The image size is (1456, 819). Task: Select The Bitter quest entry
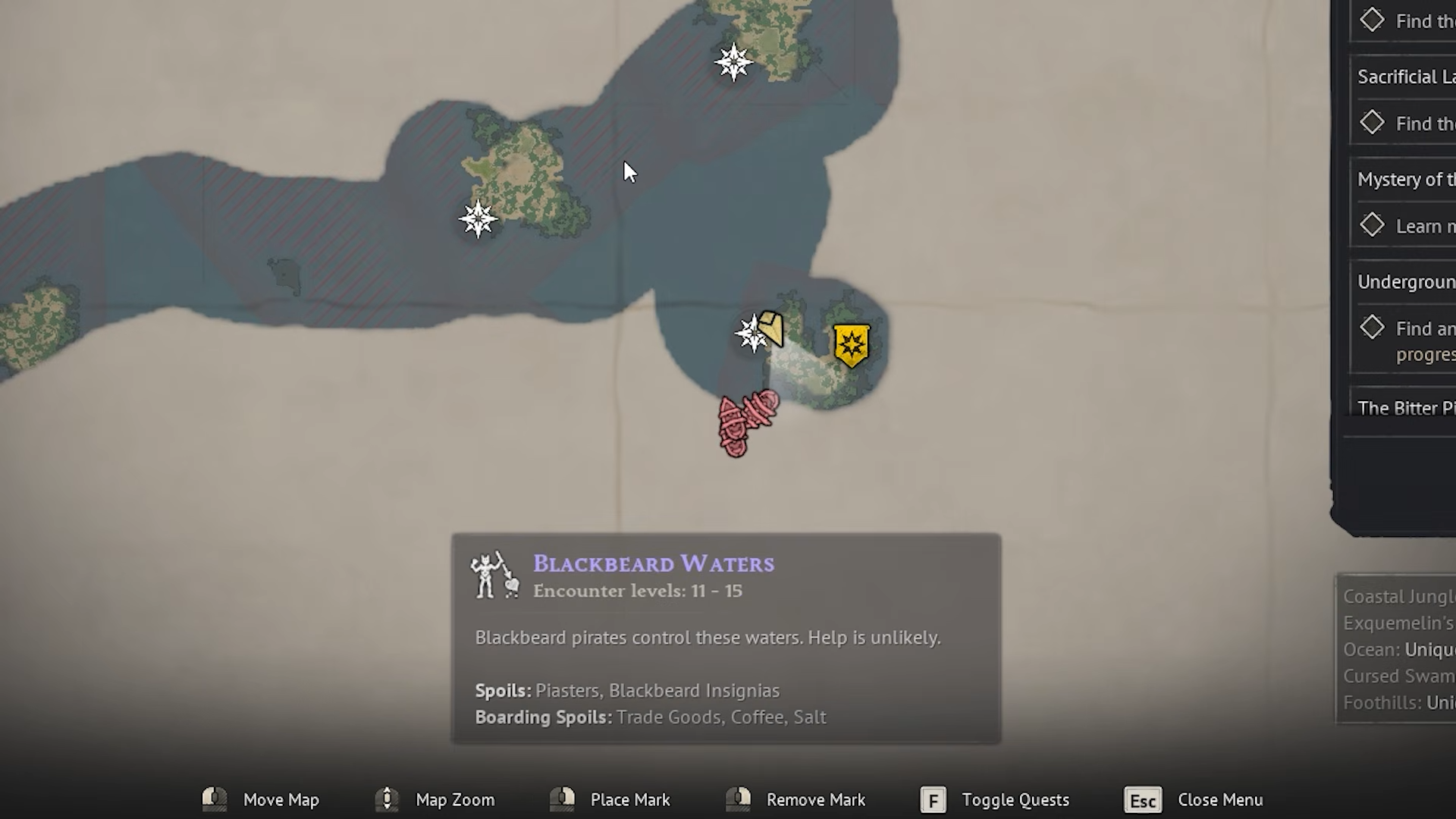[1405, 408]
